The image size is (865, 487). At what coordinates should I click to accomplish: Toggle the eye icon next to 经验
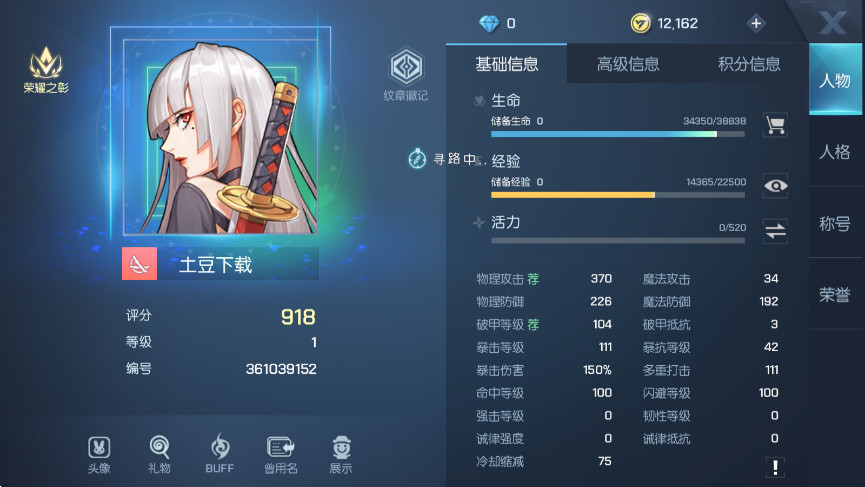click(x=775, y=185)
